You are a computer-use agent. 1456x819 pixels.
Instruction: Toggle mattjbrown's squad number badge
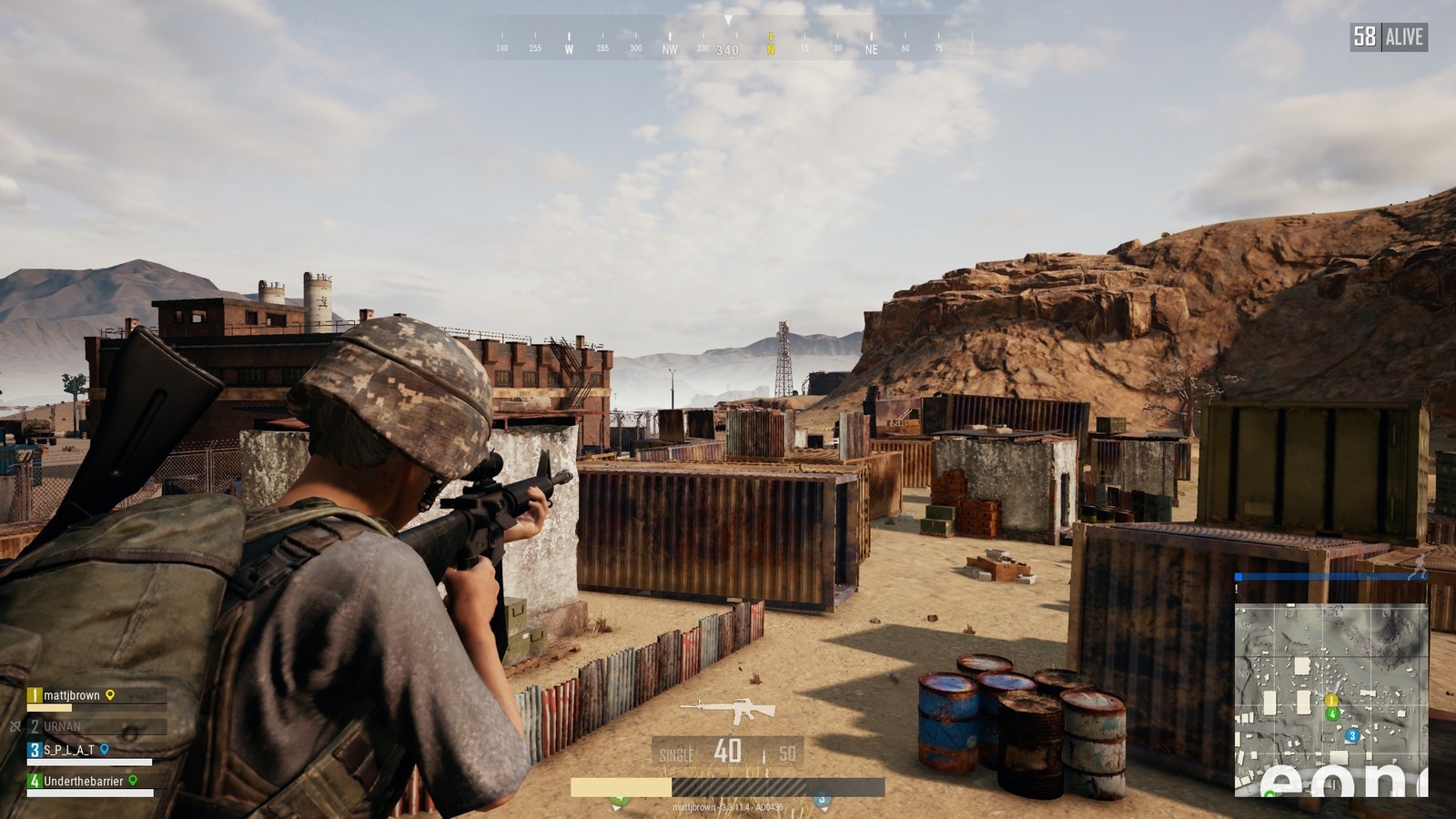(35, 695)
